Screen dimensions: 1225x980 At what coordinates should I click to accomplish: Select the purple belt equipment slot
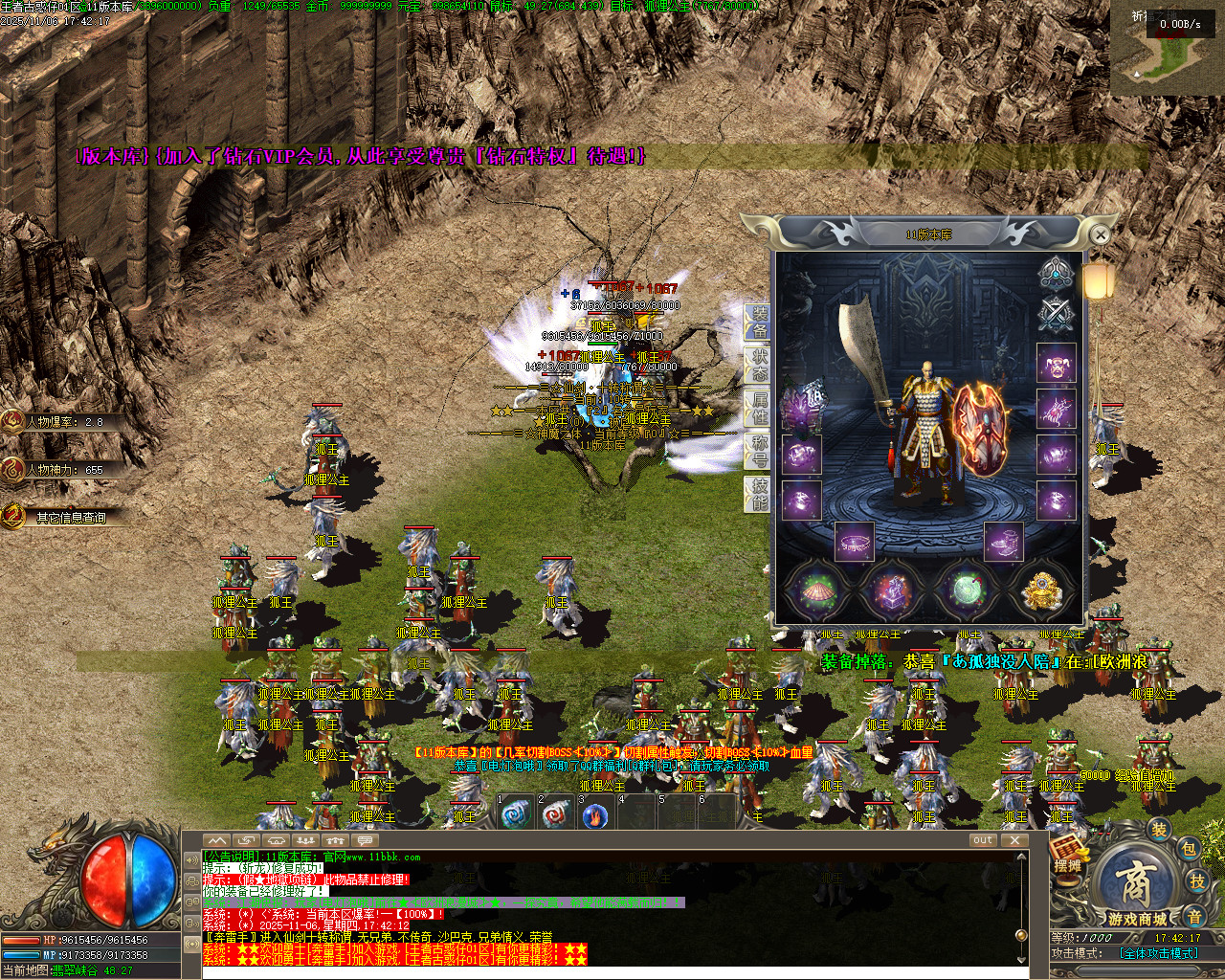coord(854,542)
